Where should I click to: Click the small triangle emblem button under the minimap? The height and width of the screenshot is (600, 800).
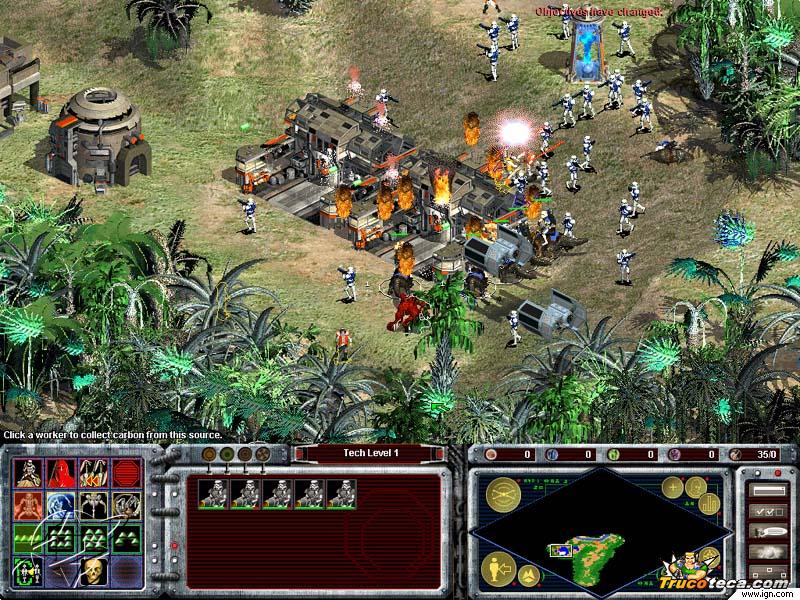530,576
